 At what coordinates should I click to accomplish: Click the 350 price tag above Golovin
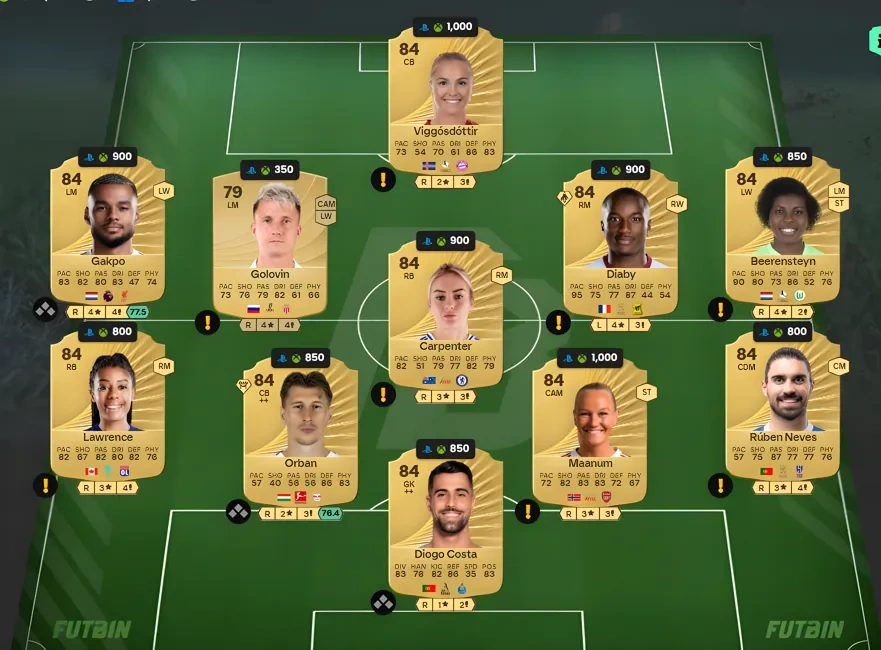pyautogui.click(x=270, y=170)
